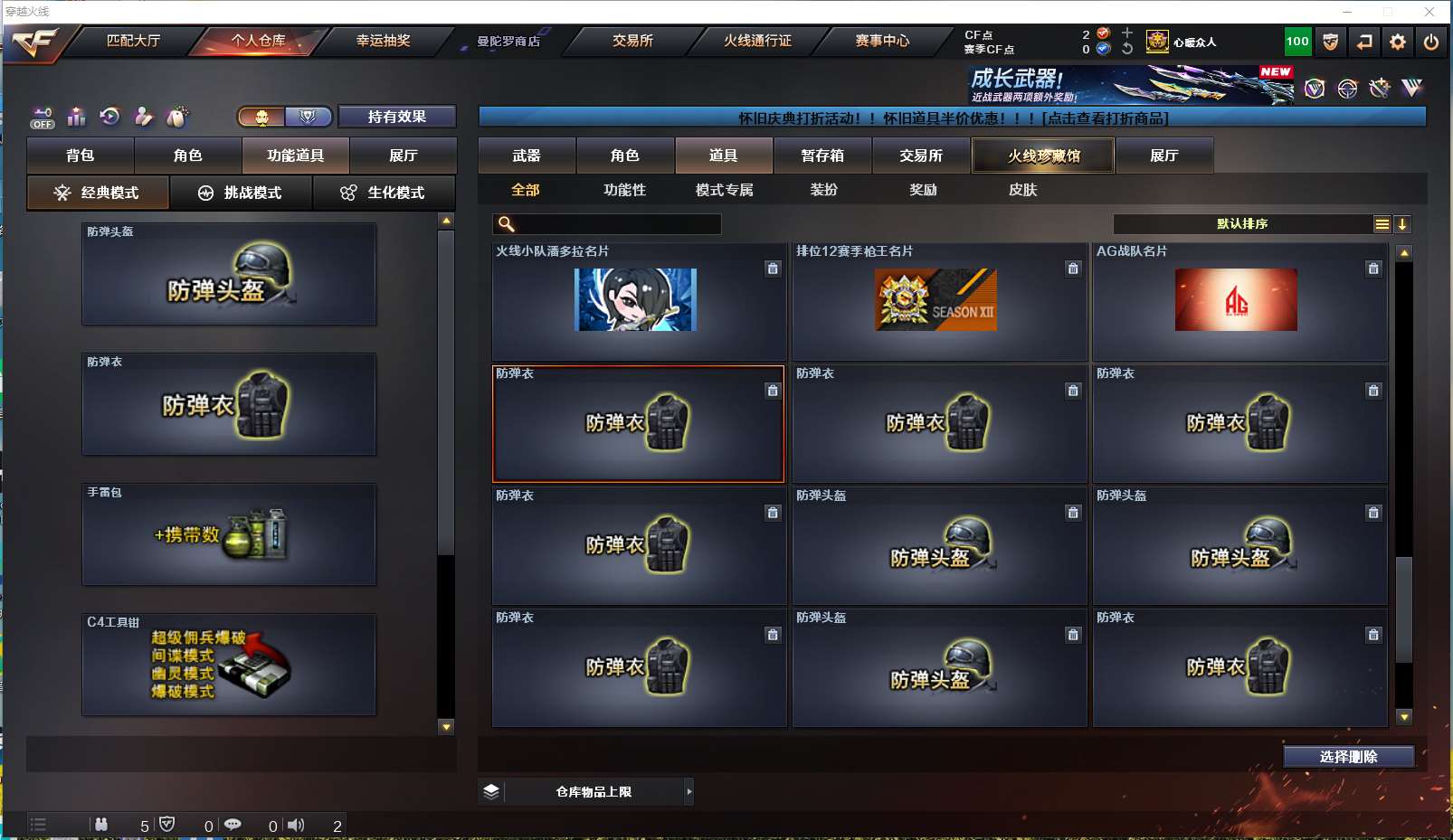1453x840 pixels.
Task: Open 火线通行证 battle pass
Action: pos(757,41)
